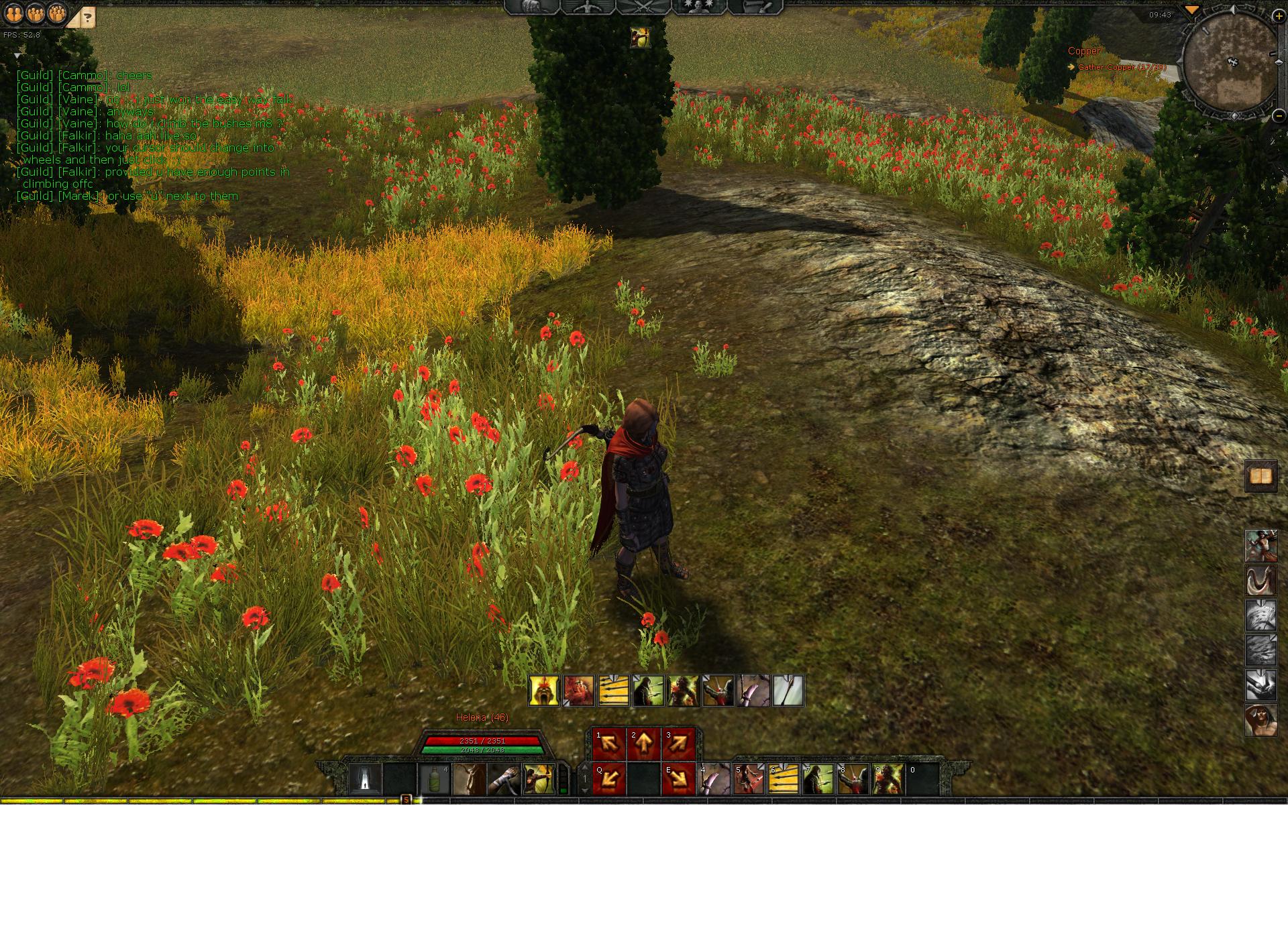Click the glowing doorway icon
Viewport: 1288px width, 934px height.
[x=364, y=780]
